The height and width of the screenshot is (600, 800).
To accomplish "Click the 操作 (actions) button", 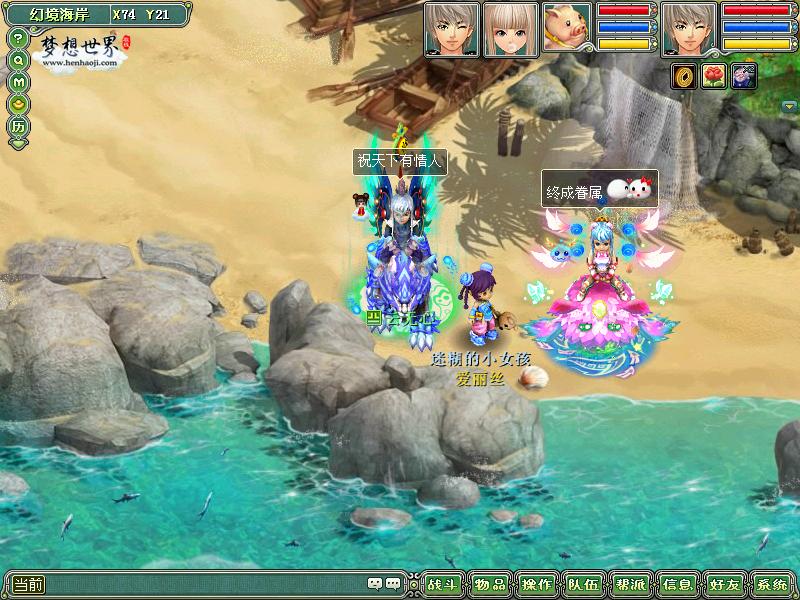I will point(538,584).
